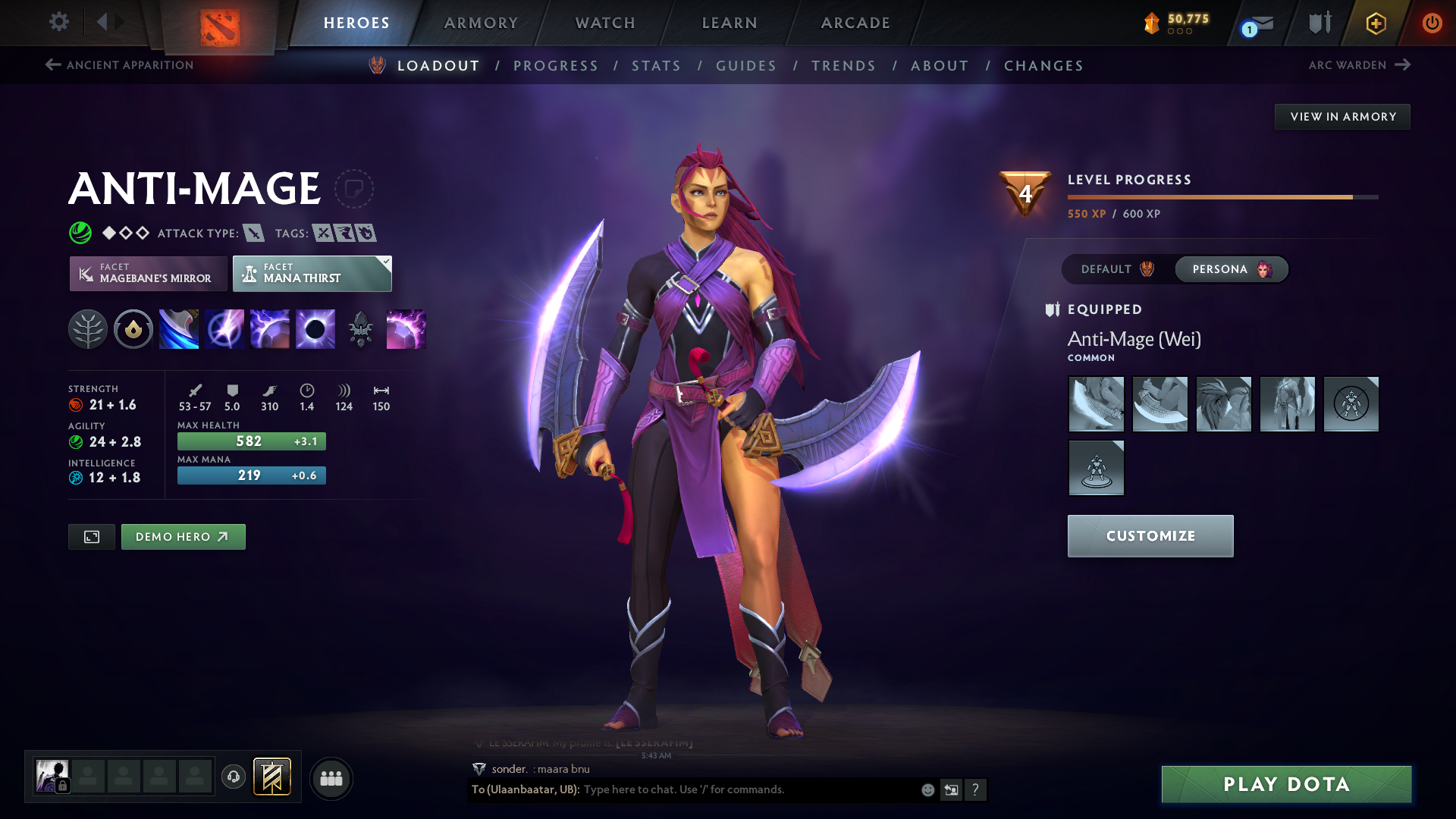Select the Mana Break ability icon

[178, 329]
